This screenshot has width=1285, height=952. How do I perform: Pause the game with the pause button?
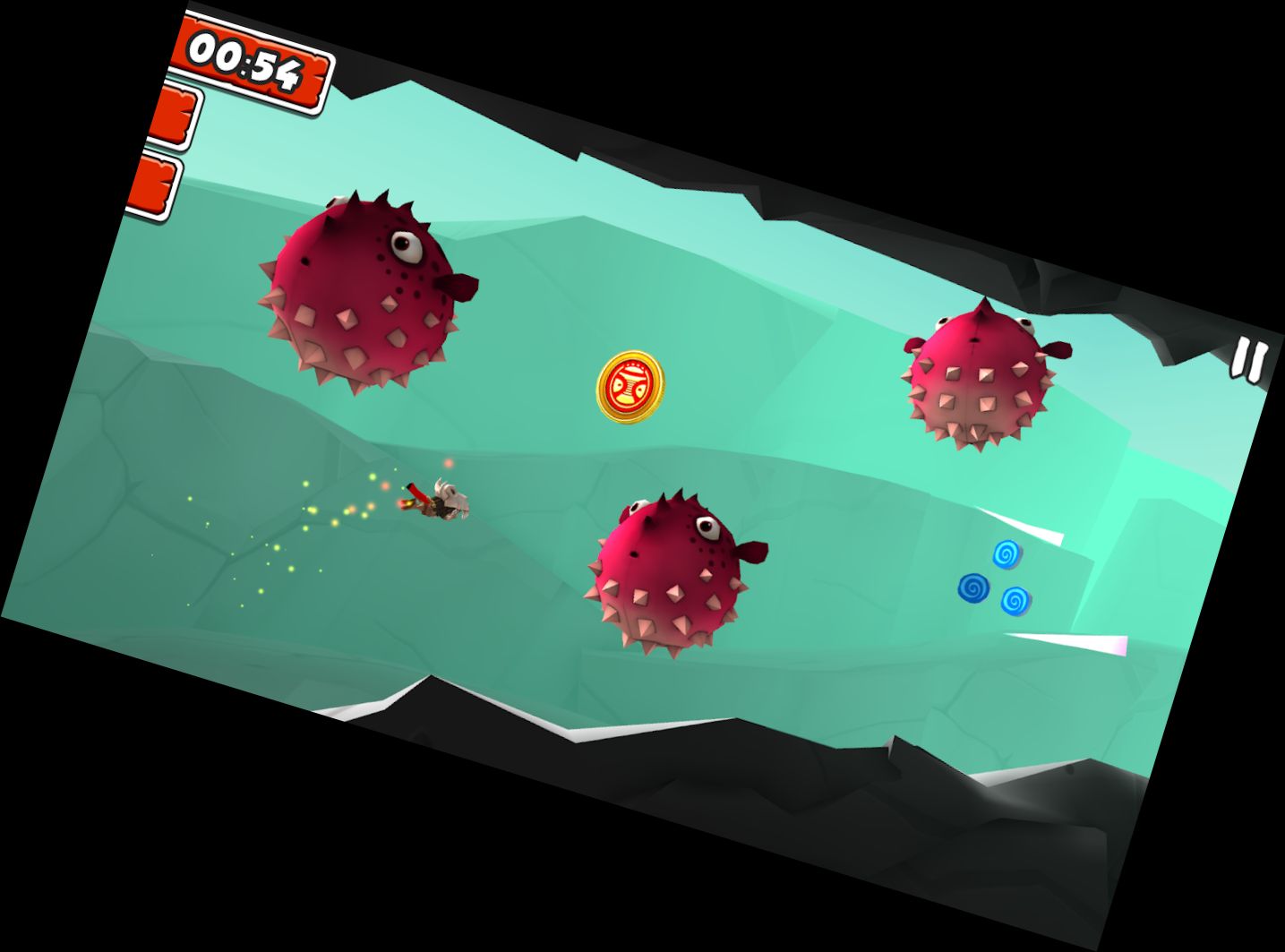click(x=1248, y=361)
